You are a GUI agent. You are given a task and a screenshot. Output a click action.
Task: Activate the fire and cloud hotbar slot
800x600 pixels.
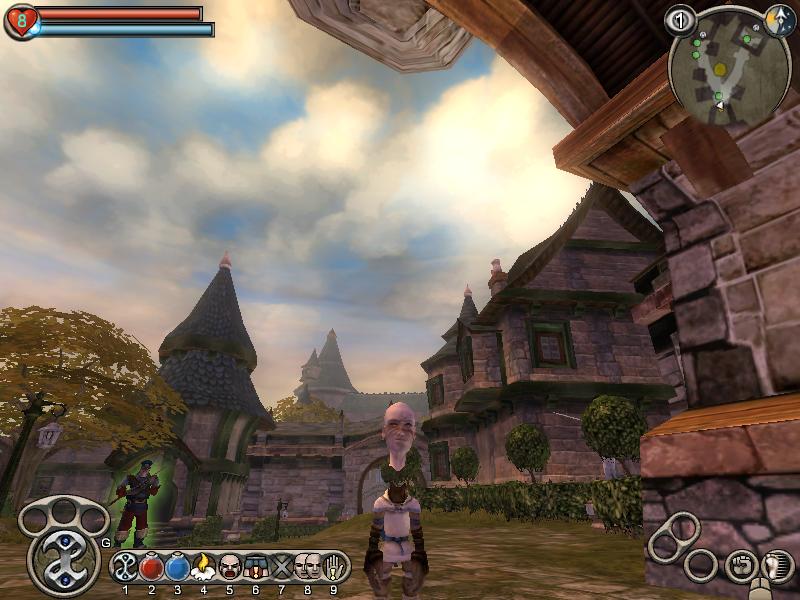[203, 567]
